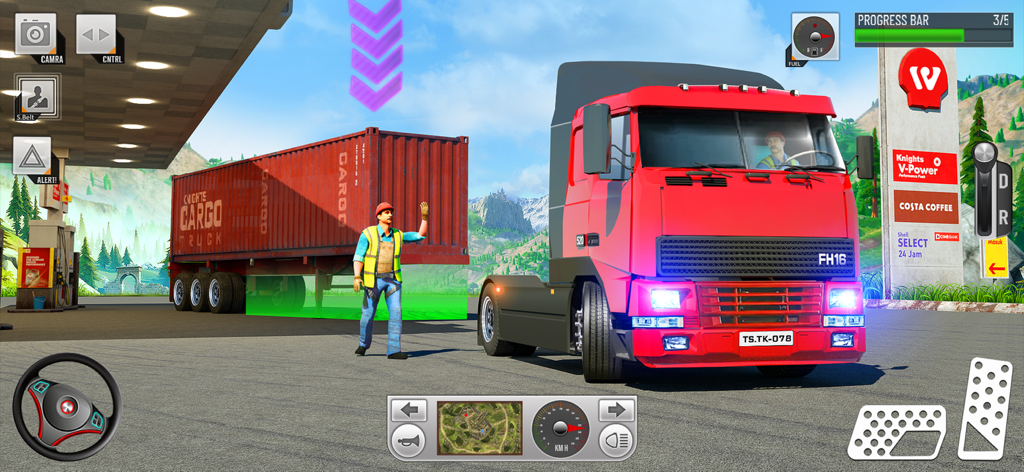The image size is (1024, 472).
Task: Switch the camera view with CAMRA button
Action: tap(36, 35)
